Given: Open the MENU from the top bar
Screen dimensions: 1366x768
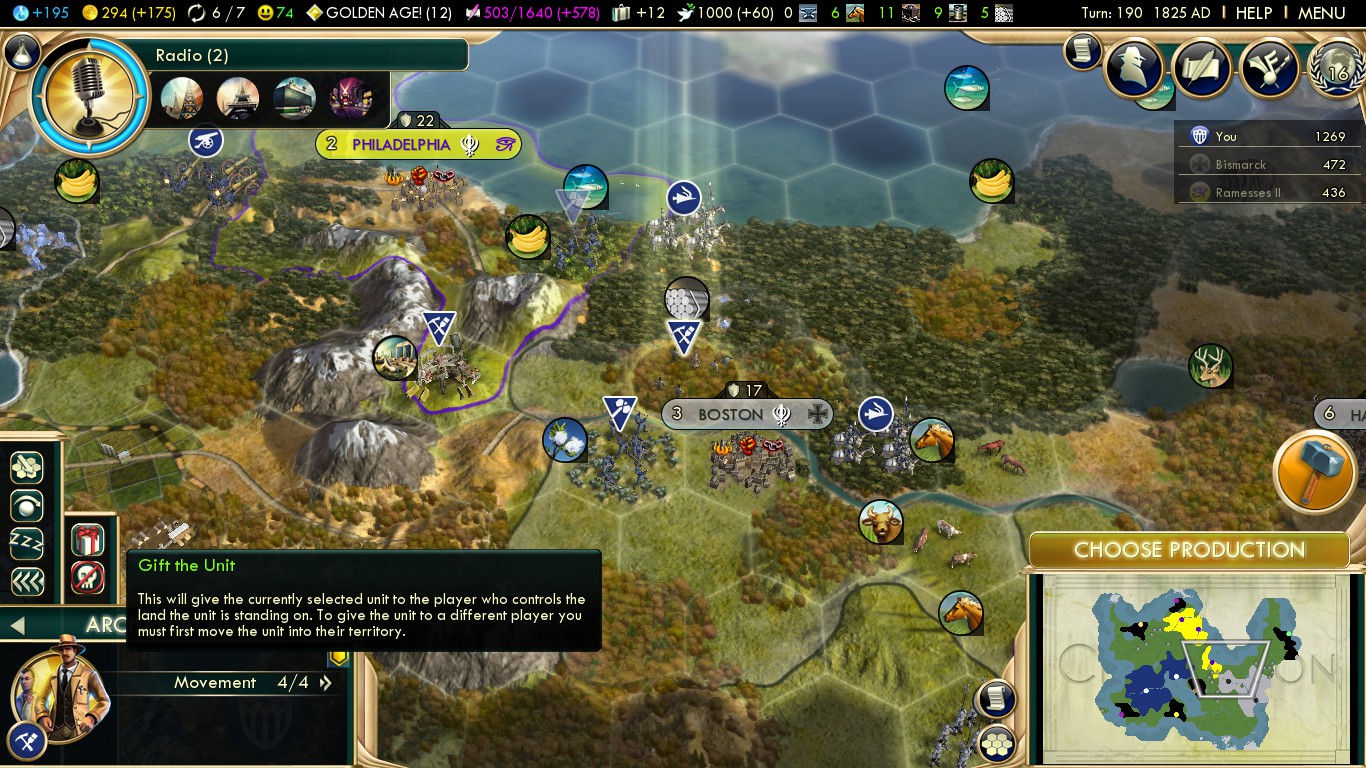Looking at the screenshot, I should (x=1321, y=13).
